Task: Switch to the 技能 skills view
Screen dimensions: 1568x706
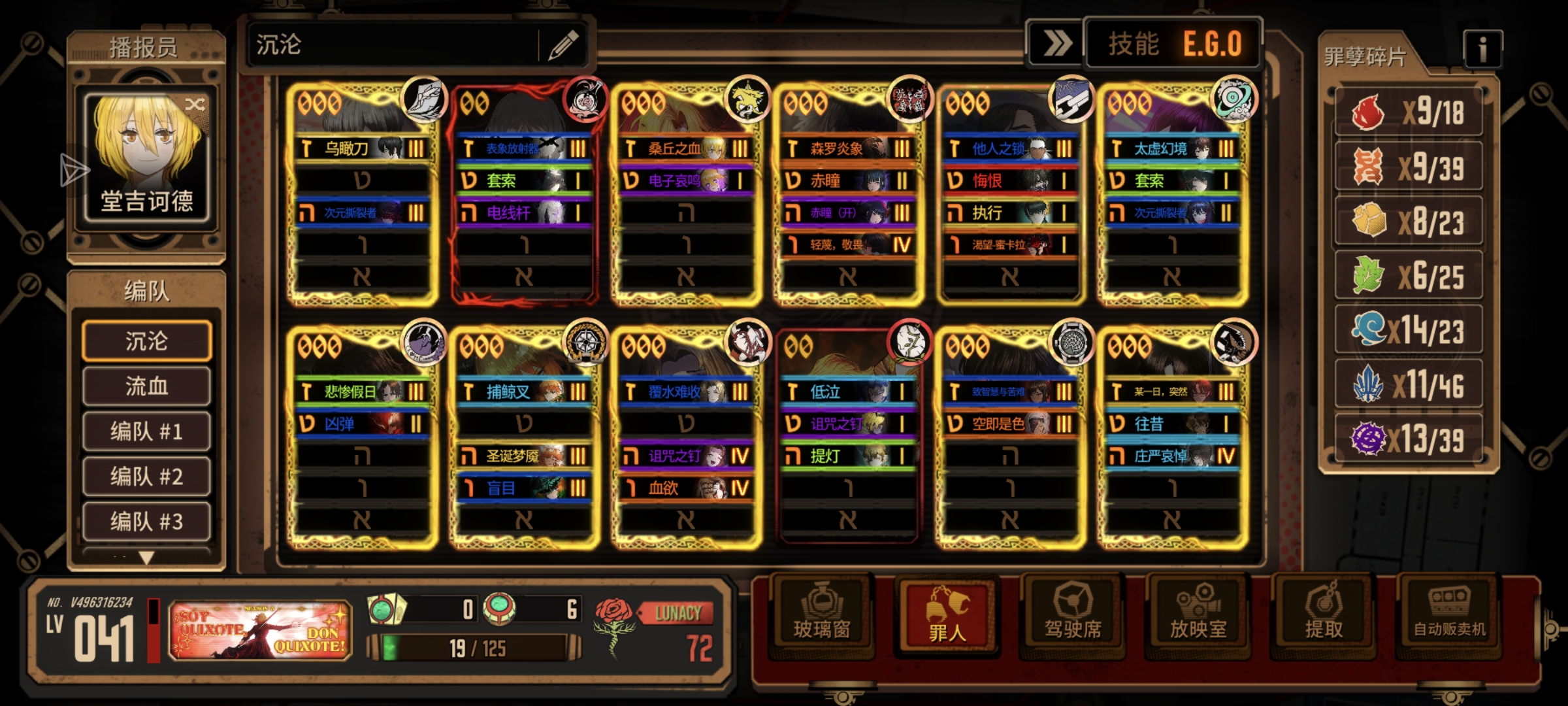Action: tap(1133, 44)
